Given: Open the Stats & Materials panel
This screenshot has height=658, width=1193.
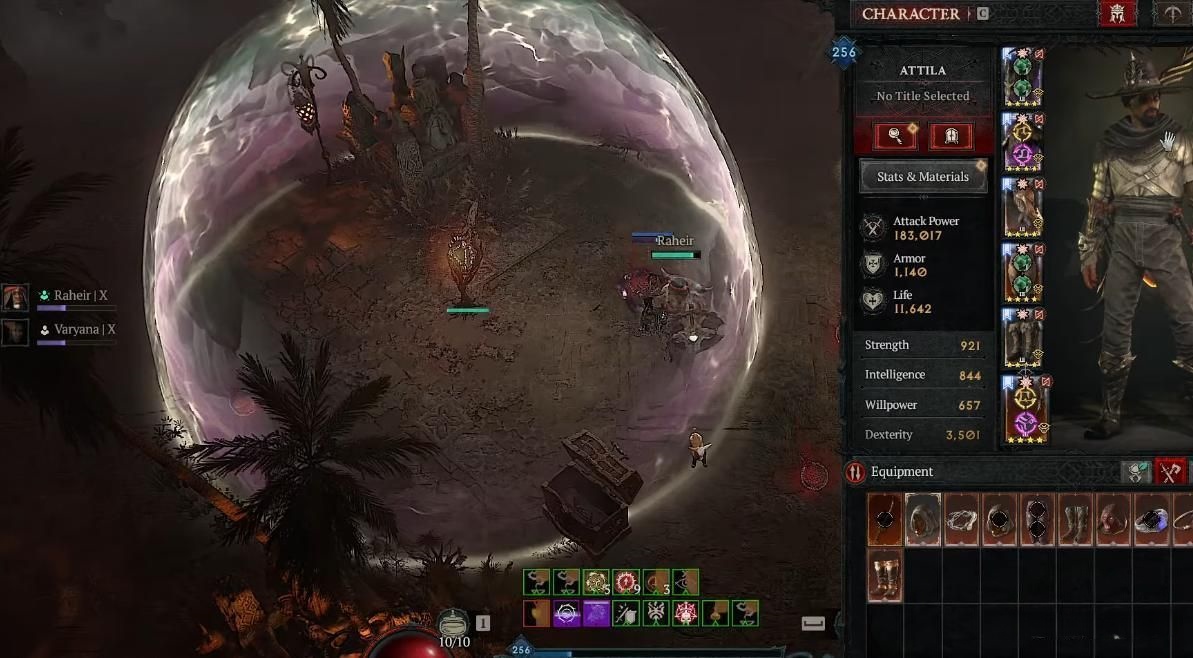Looking at the screenshot, I should pyautogui.click(x=923, y=177).
